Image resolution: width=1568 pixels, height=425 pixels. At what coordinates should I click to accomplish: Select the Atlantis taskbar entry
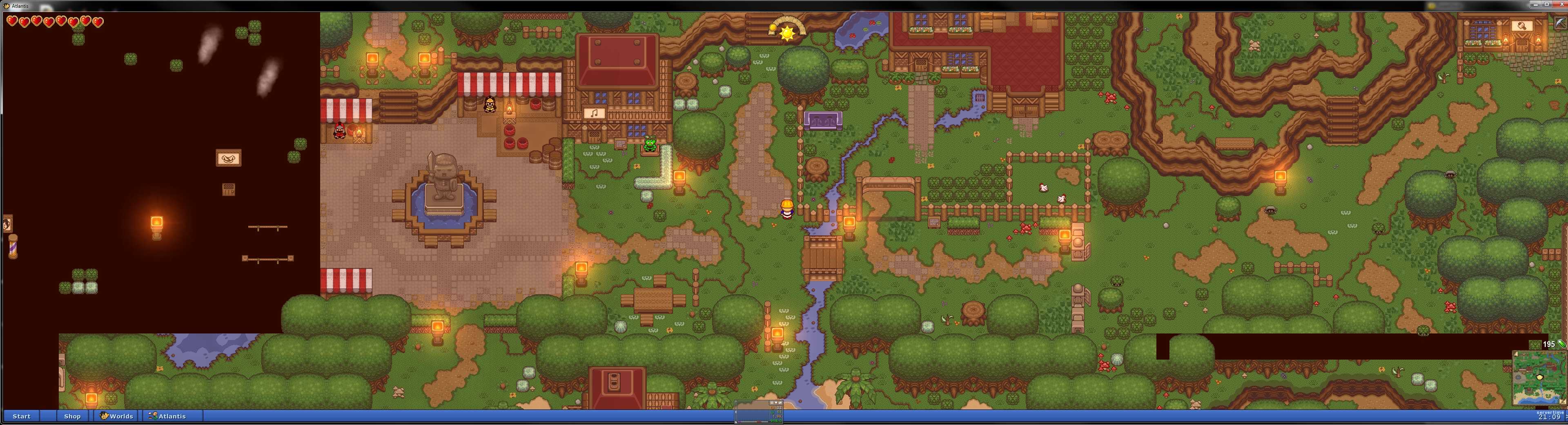168,416
